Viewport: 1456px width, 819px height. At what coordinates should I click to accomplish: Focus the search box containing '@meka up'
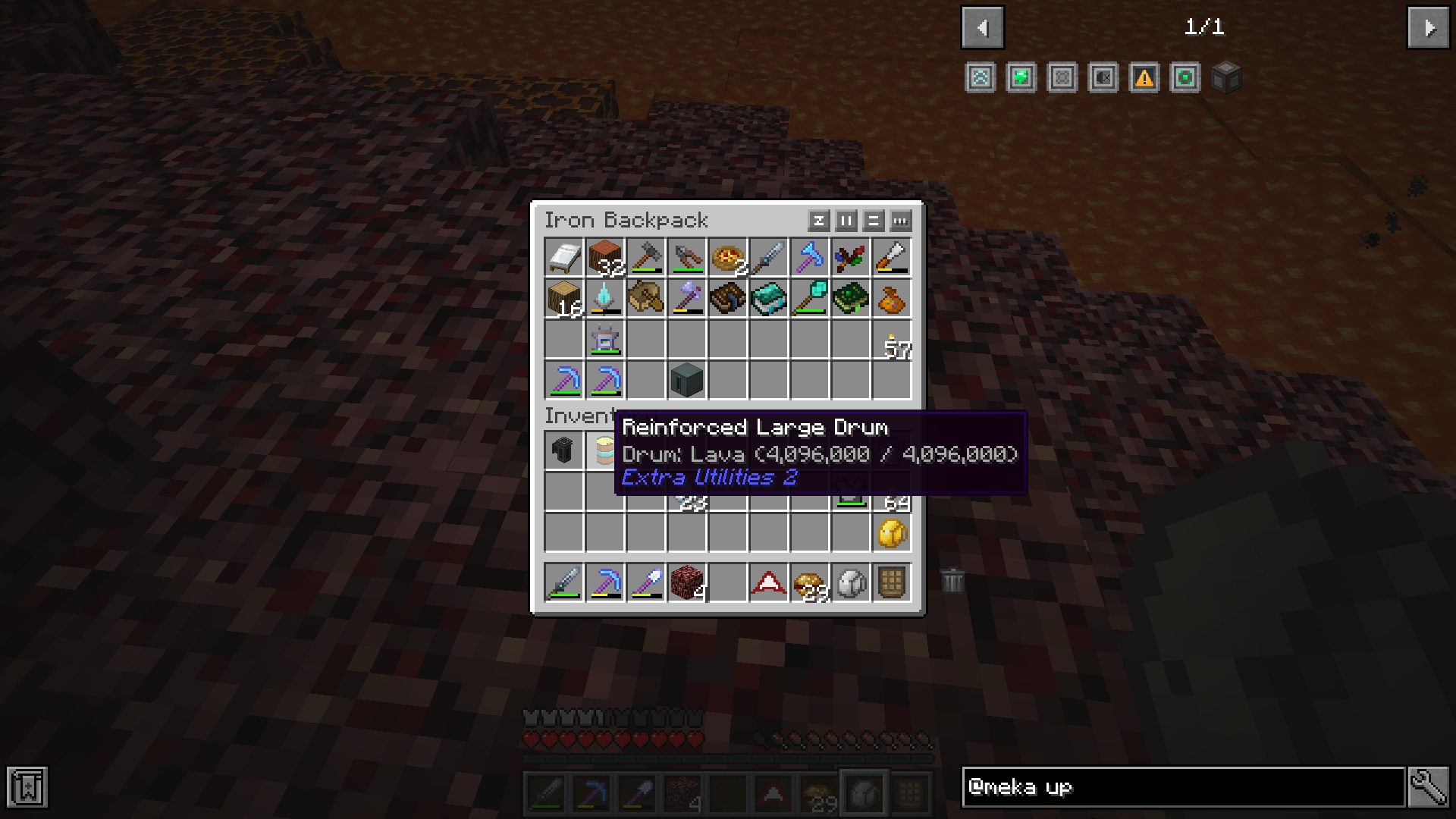1183,787
